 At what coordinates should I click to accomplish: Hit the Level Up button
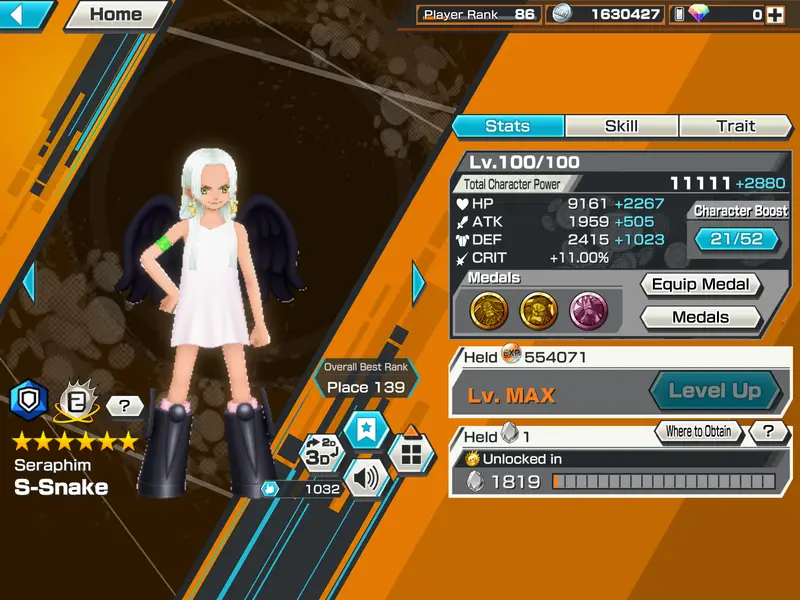(714, 391)
